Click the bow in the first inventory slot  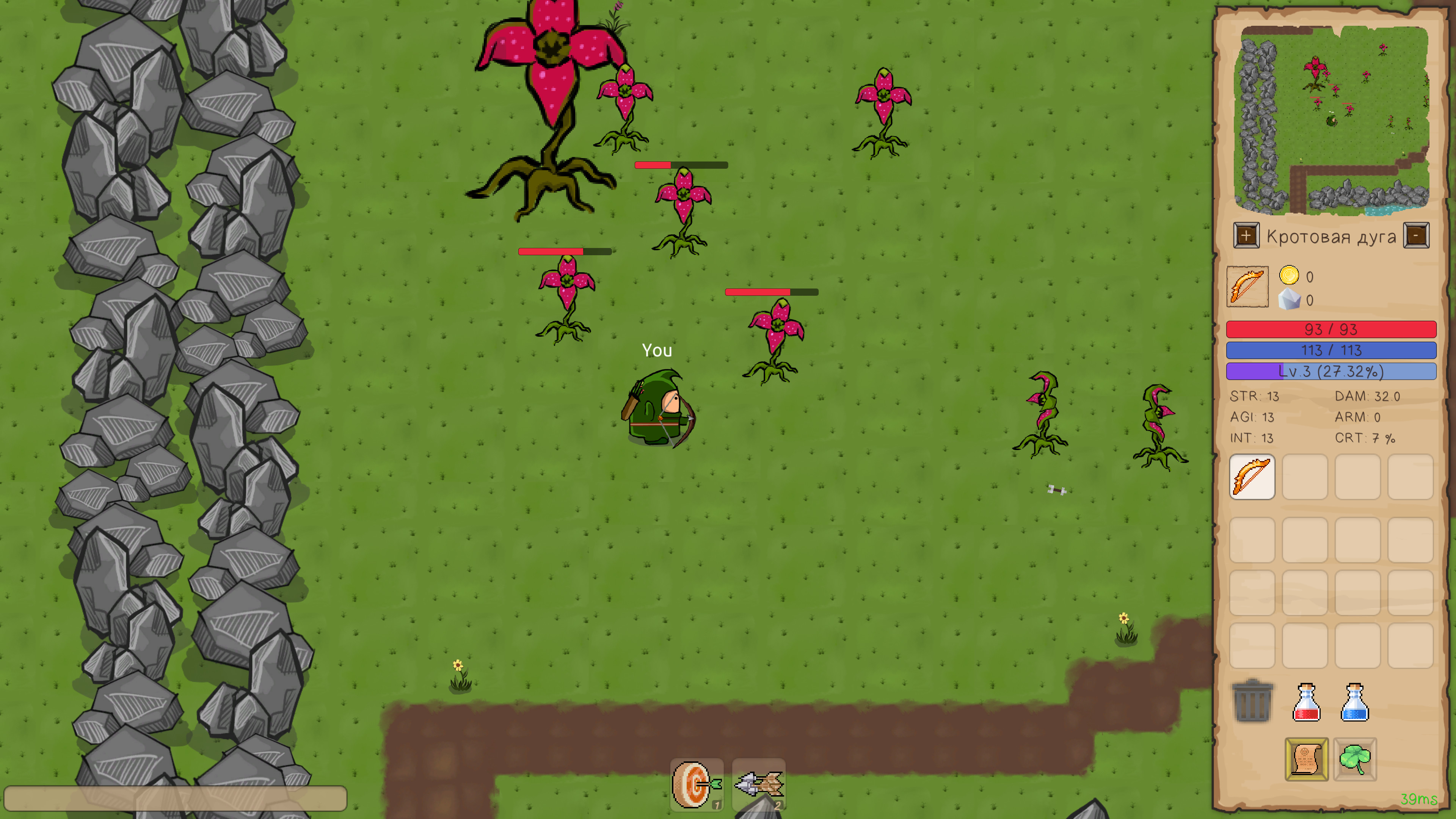tap(1252, 477)
